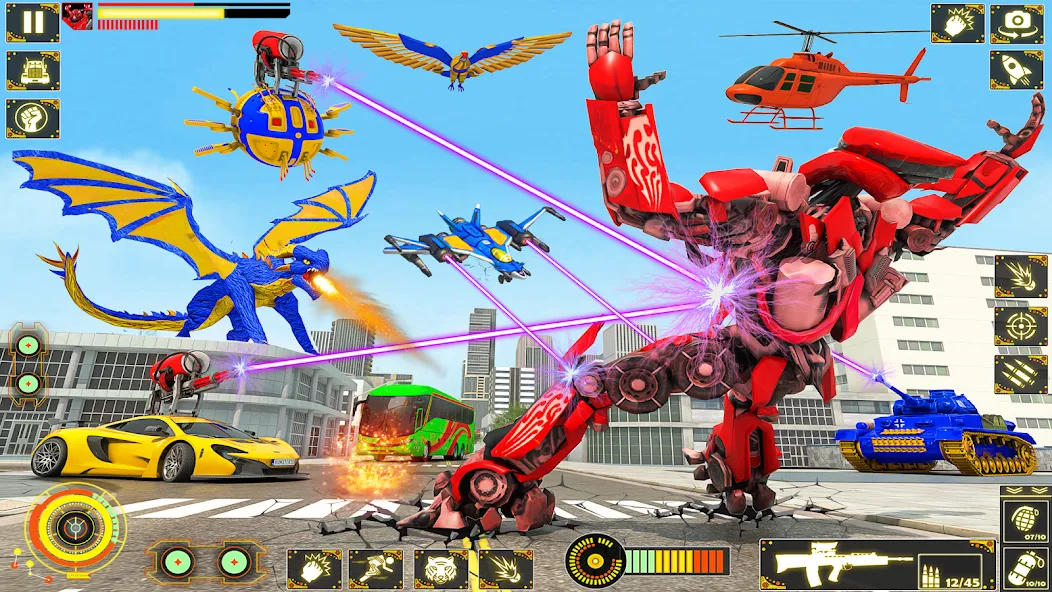The image size is (1052, 592).
Task: Fire the burst shot in bottom bar
Action: click(x=505, y=569)
